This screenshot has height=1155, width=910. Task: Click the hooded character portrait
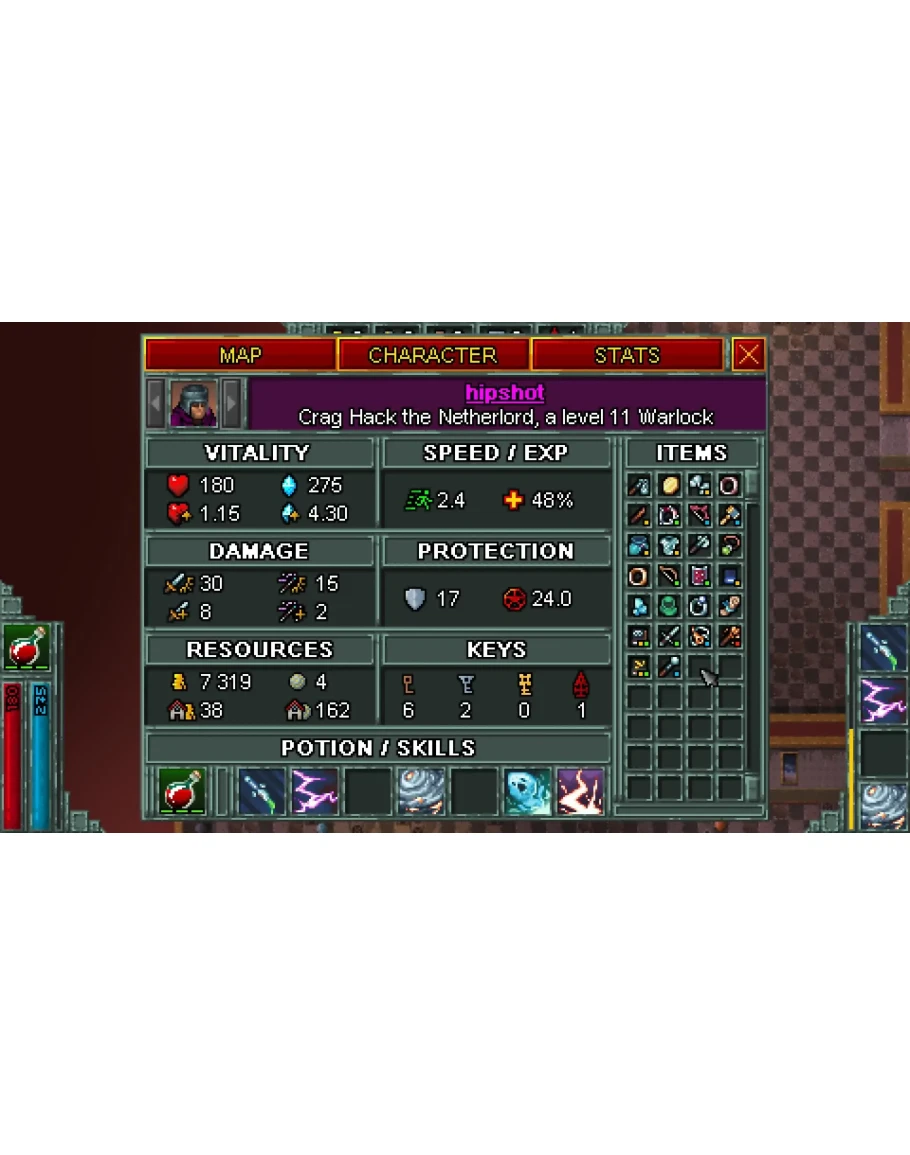click(194, 403)
